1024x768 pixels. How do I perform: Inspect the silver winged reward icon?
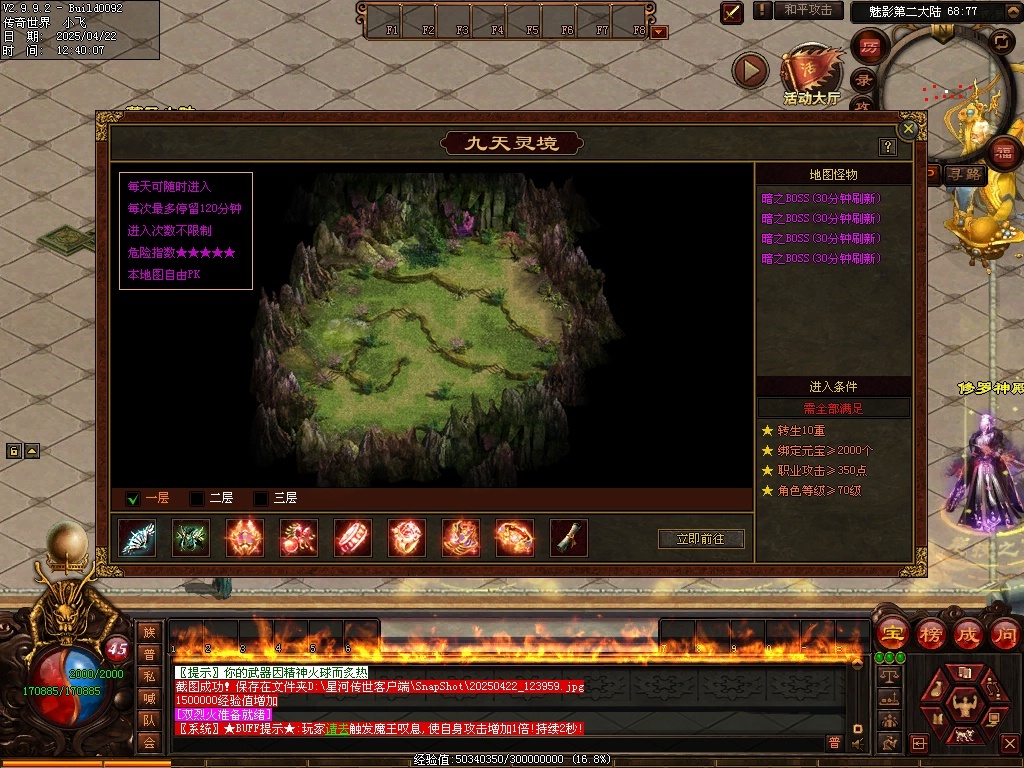pyautogui.click(x=137, y=538)
